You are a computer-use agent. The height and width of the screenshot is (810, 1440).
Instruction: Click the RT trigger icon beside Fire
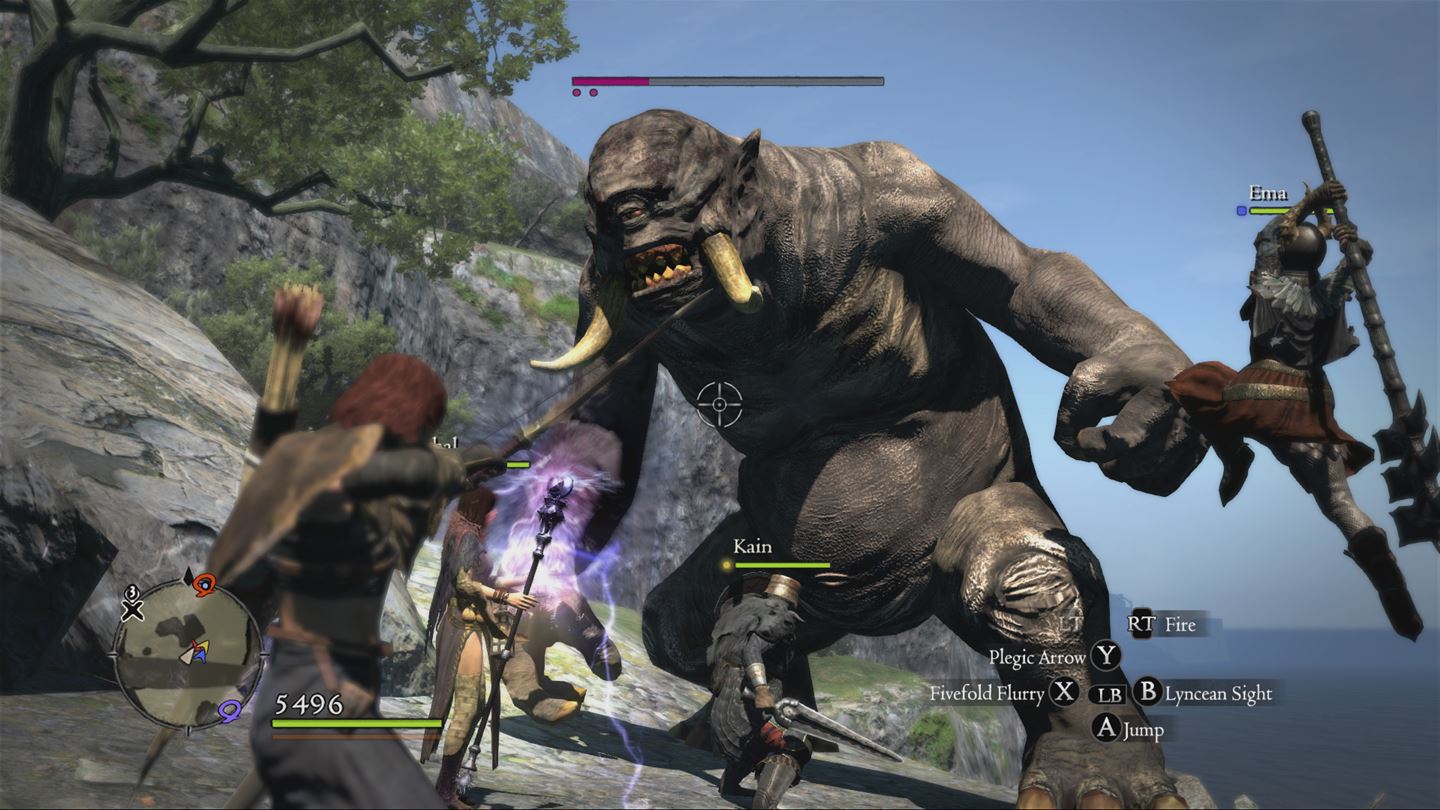tap(1143, 624)
